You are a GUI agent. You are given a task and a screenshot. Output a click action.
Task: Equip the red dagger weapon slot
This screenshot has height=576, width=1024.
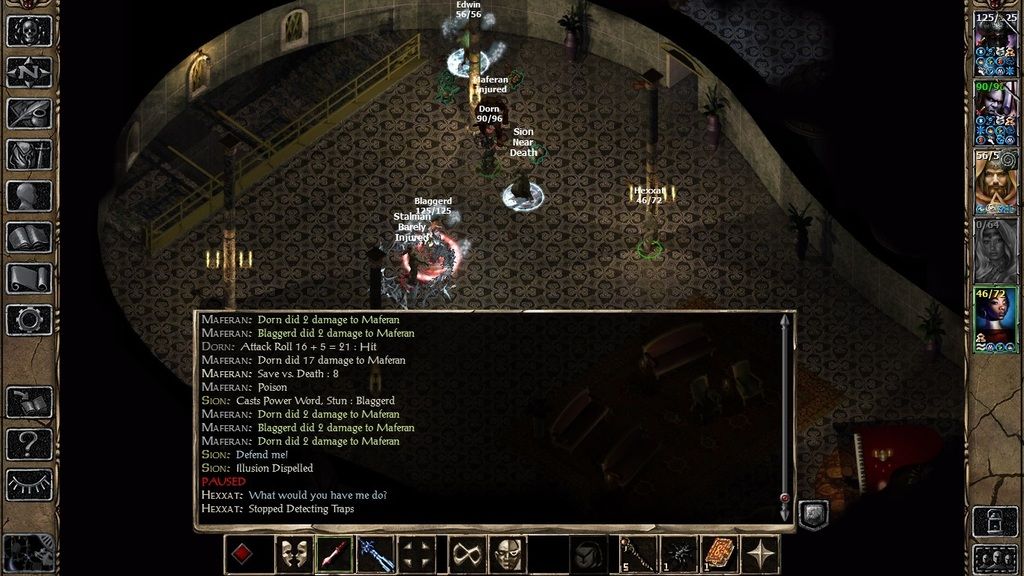(x=335, y=555)
